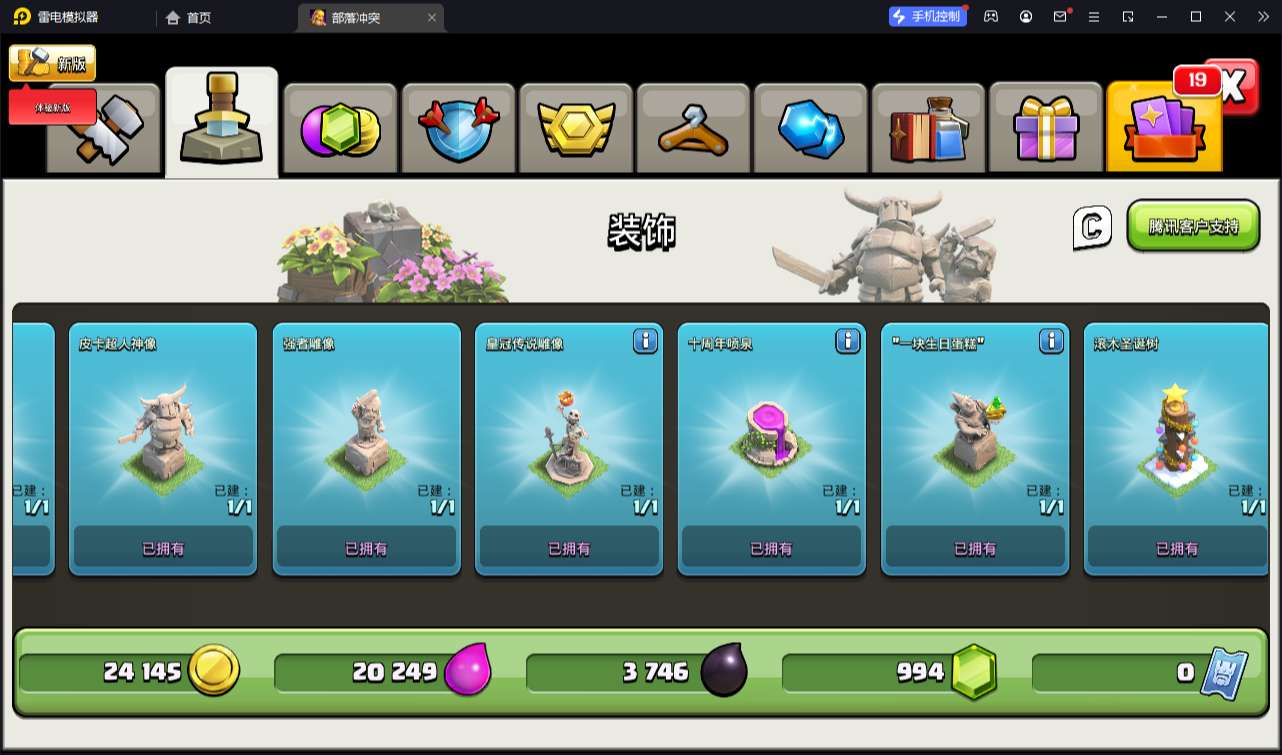Open the gems and gold resources tab
This screenshot has height=755, width=1282.
[x=340, y=129]
